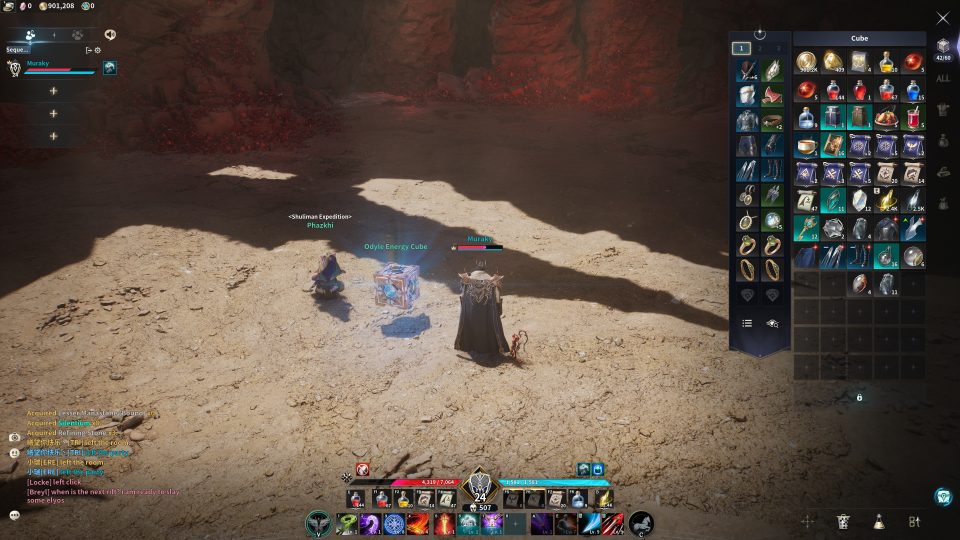Summon the mount with horse icon
Screen dimensions: 960x540
tap(641, 523)
